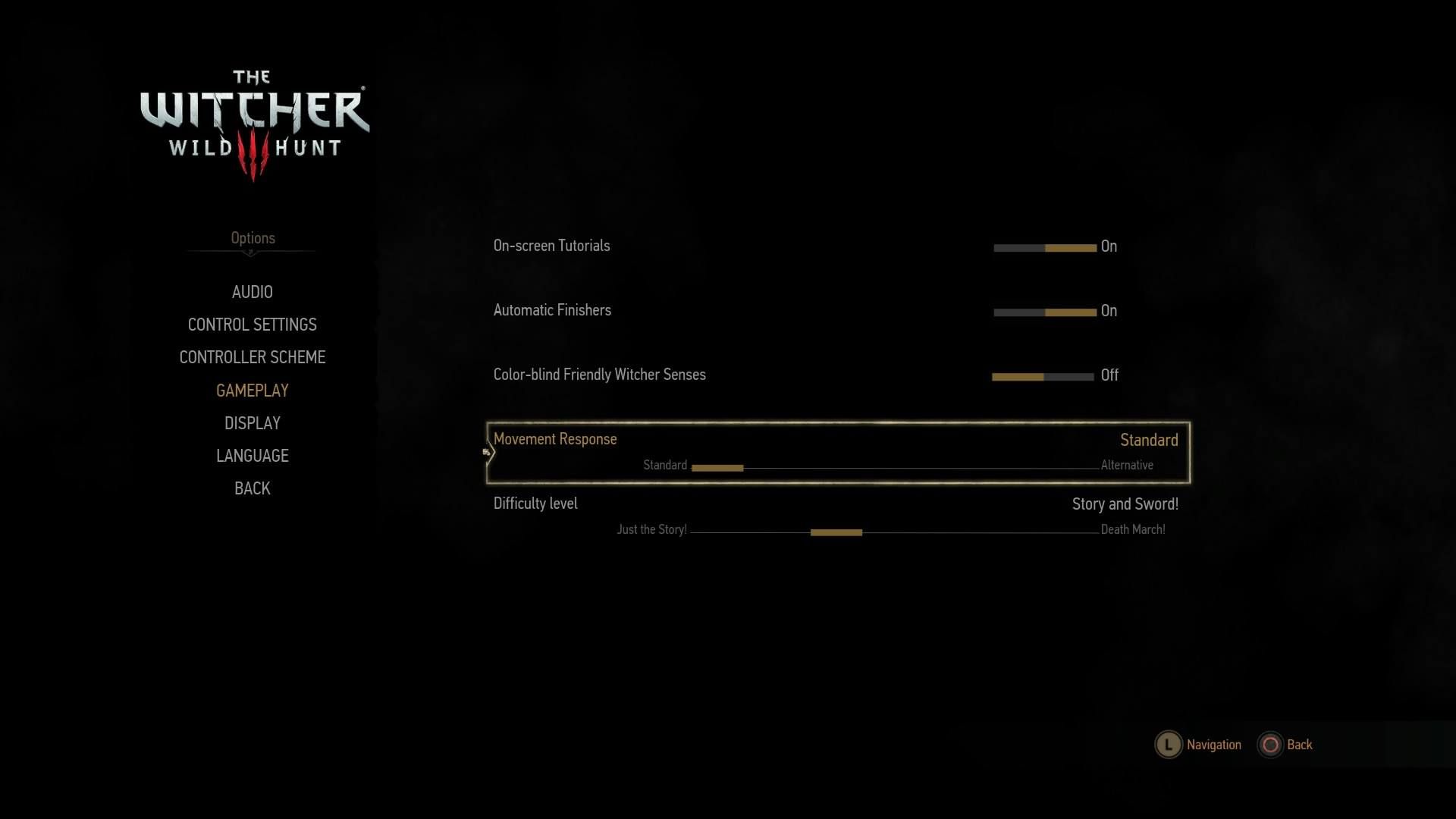Select the Gameplay options entry

pos(252,390)
